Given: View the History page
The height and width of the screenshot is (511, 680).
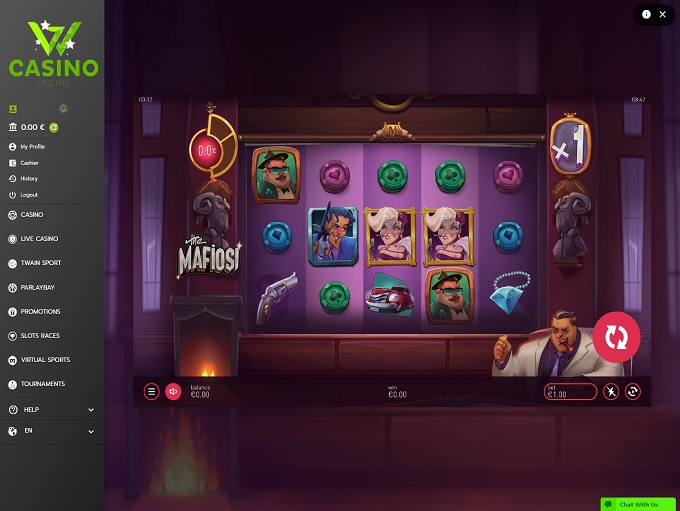Looking at the screenshot, I should pos(29,179).
